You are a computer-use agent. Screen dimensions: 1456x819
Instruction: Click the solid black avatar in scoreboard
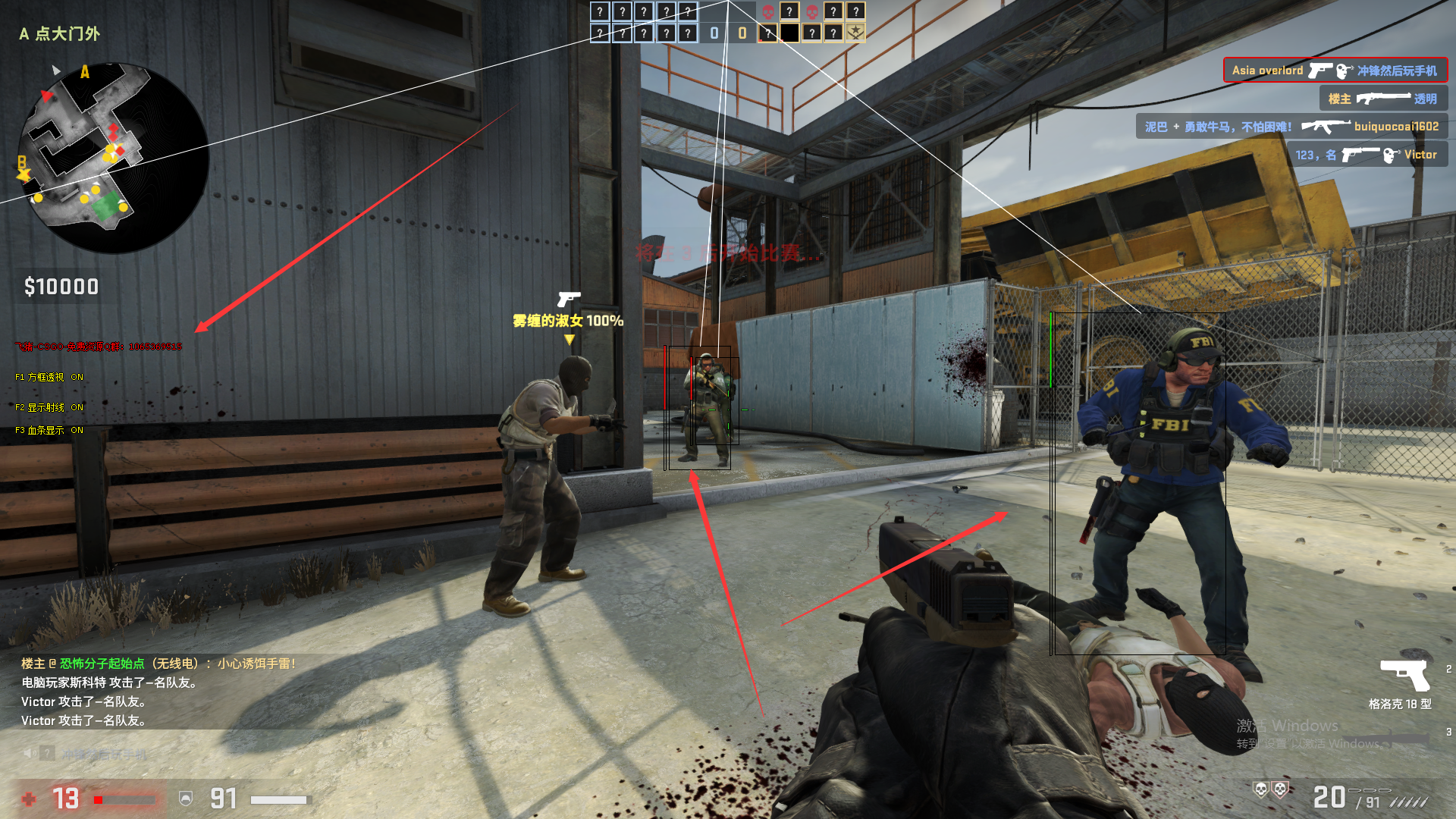coord(789,33)
